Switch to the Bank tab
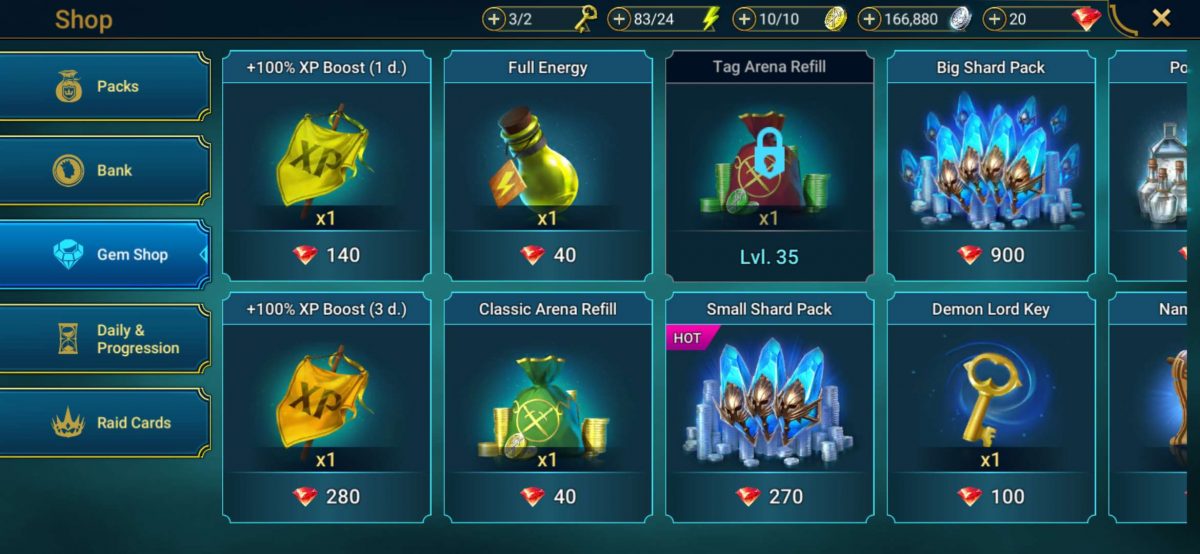The height and width of the screenshot is (554, 1200). pos(105,171)
